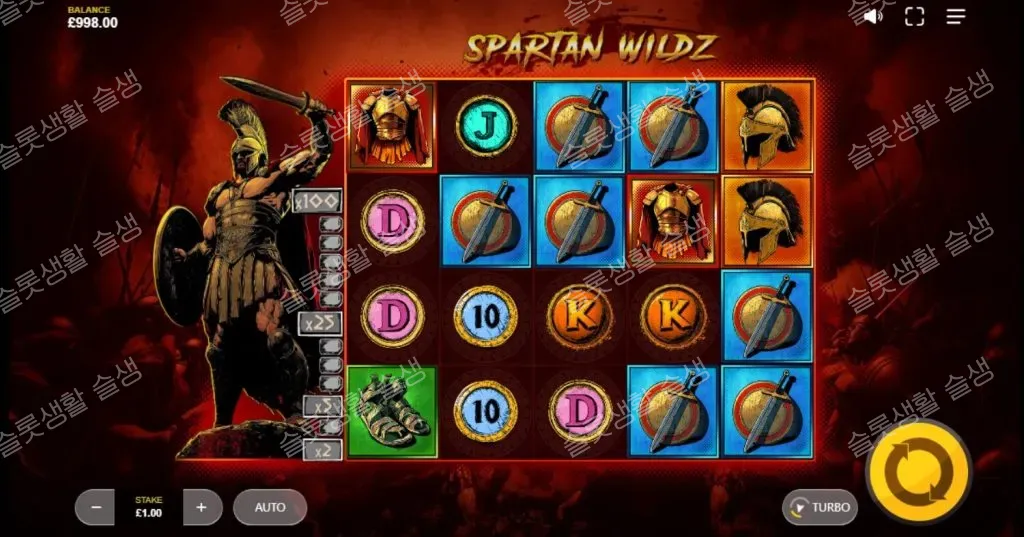This screenshot has height=537, width=1024.
Task: Enter fullscreen mode
Action: [x=914, y=16]
